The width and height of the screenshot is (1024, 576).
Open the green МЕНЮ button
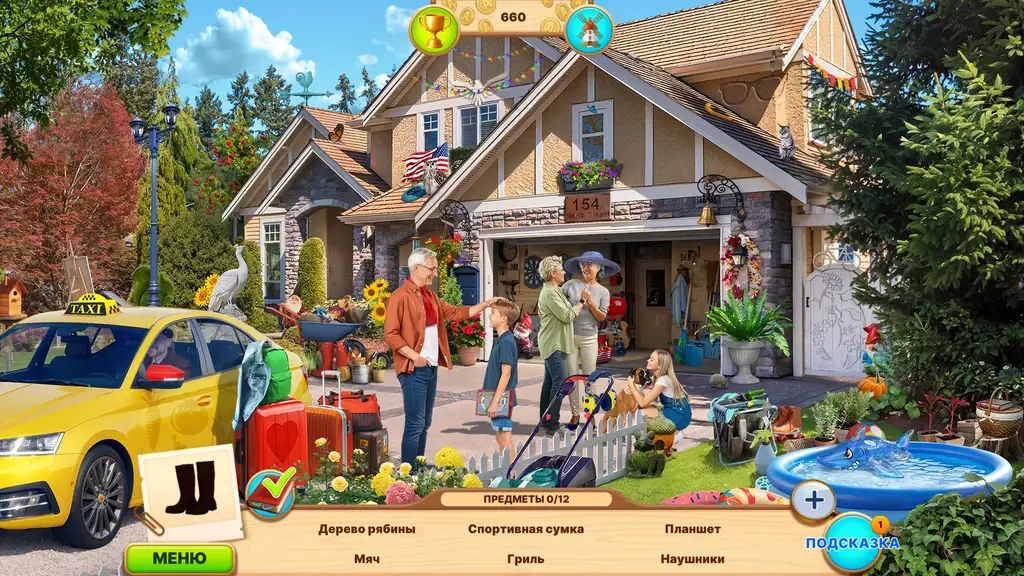[180, 558]
